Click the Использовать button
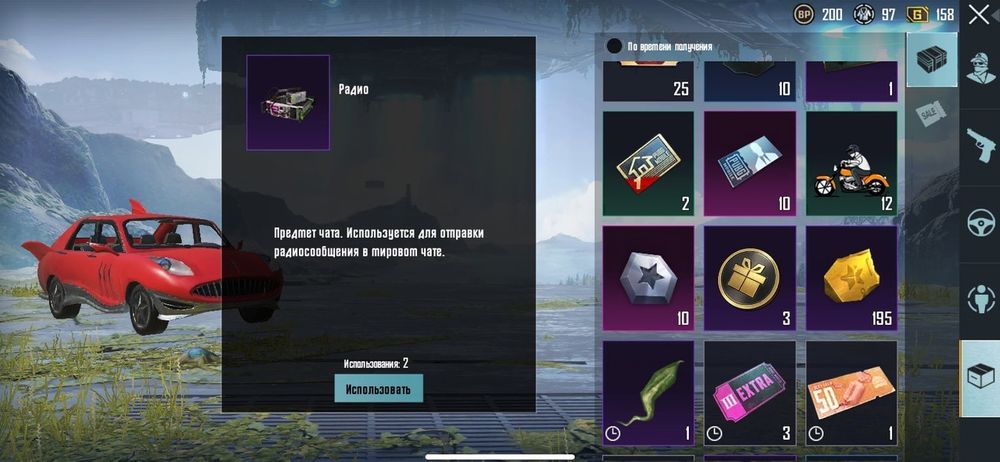1000x462 pixels. (378, 388)
